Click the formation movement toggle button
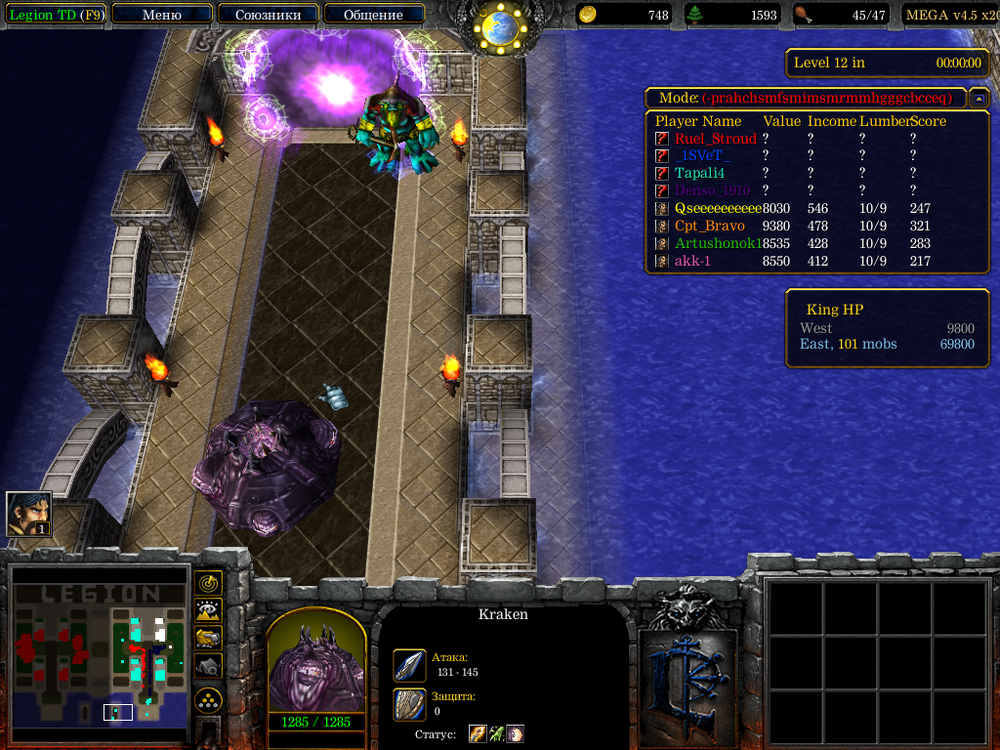This screenshot has height=750, width=1000. coord(208,699)
